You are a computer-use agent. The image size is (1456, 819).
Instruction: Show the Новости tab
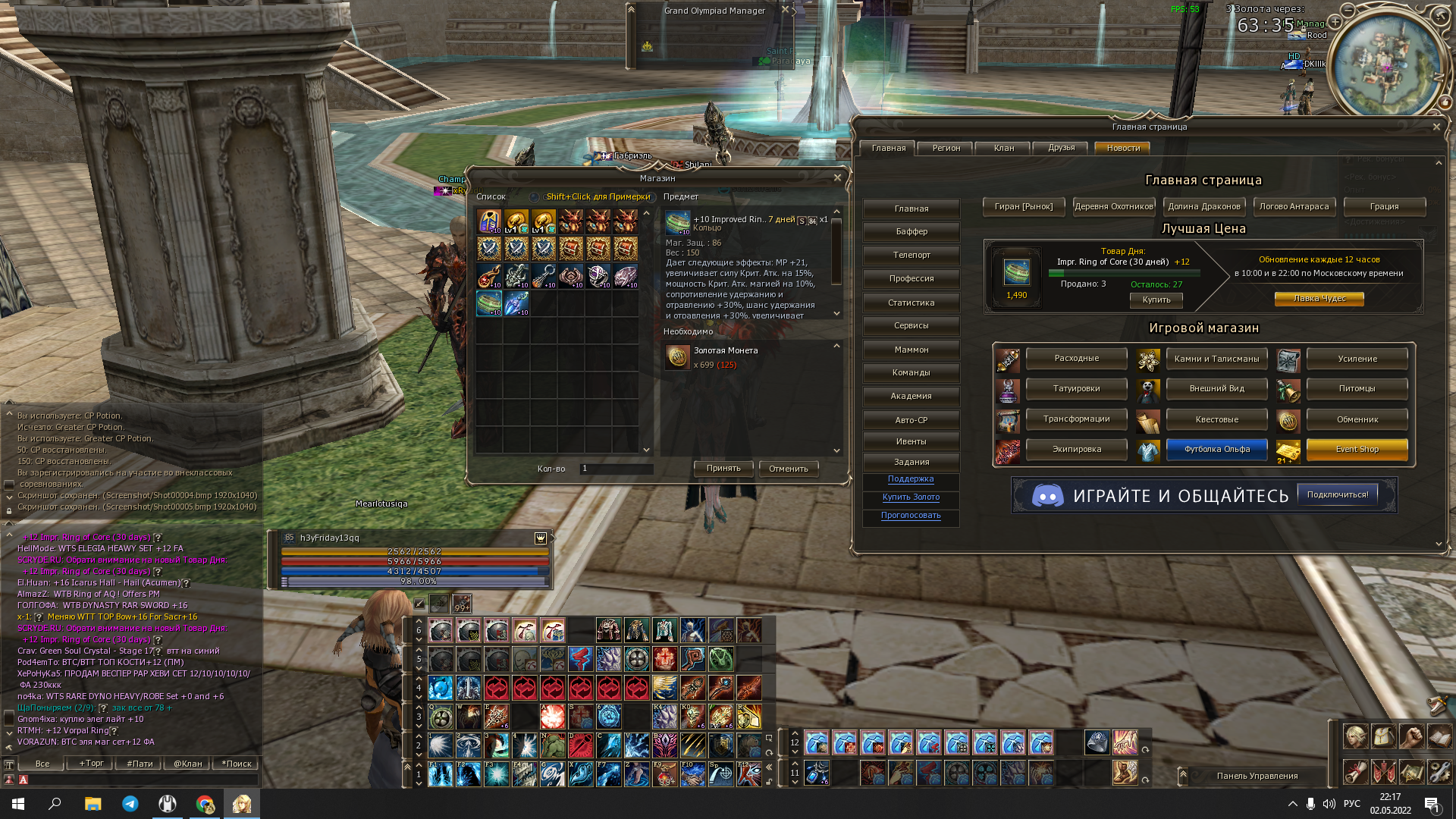coord(1122,148)
